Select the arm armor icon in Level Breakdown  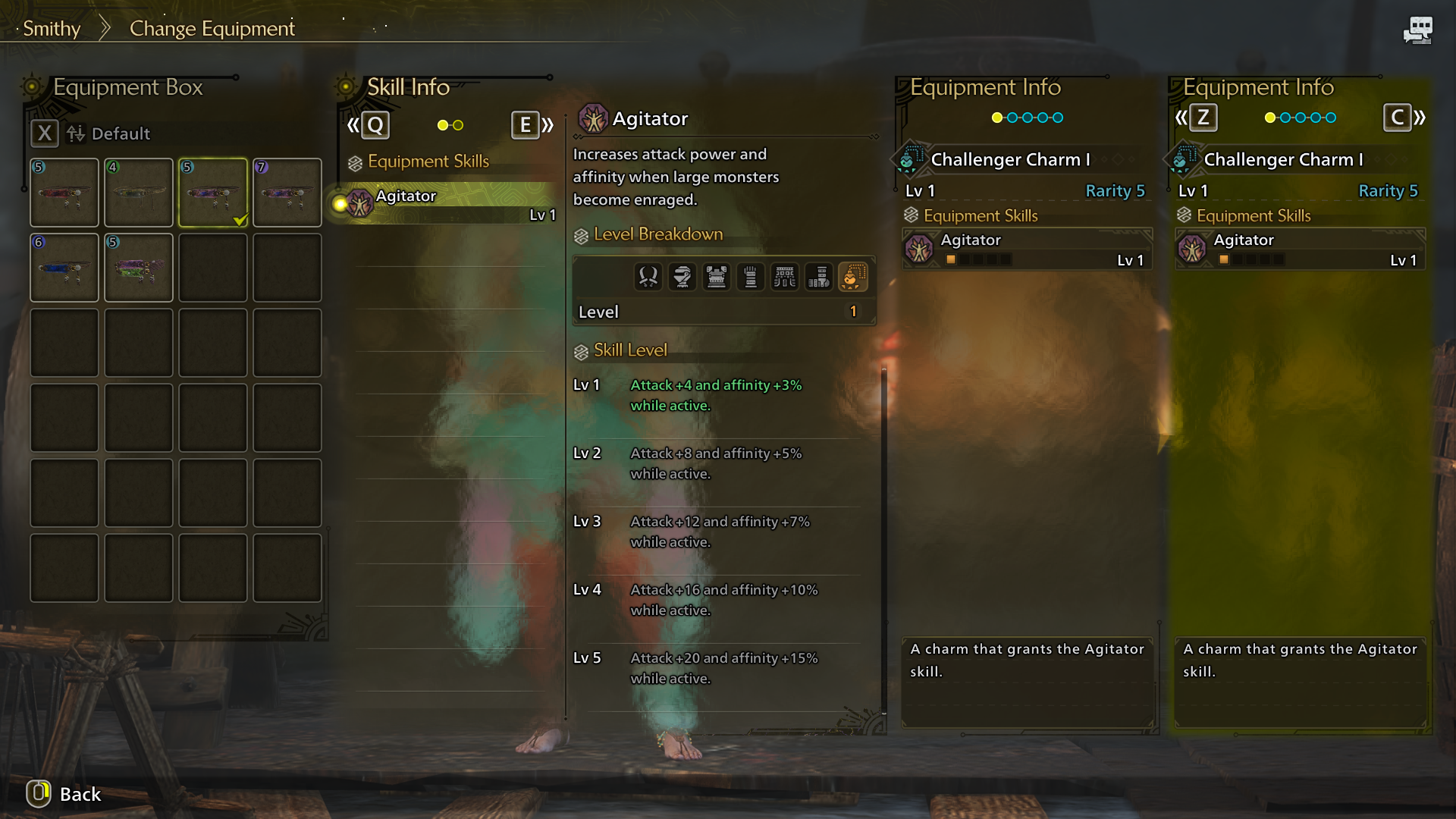point(751,277)
